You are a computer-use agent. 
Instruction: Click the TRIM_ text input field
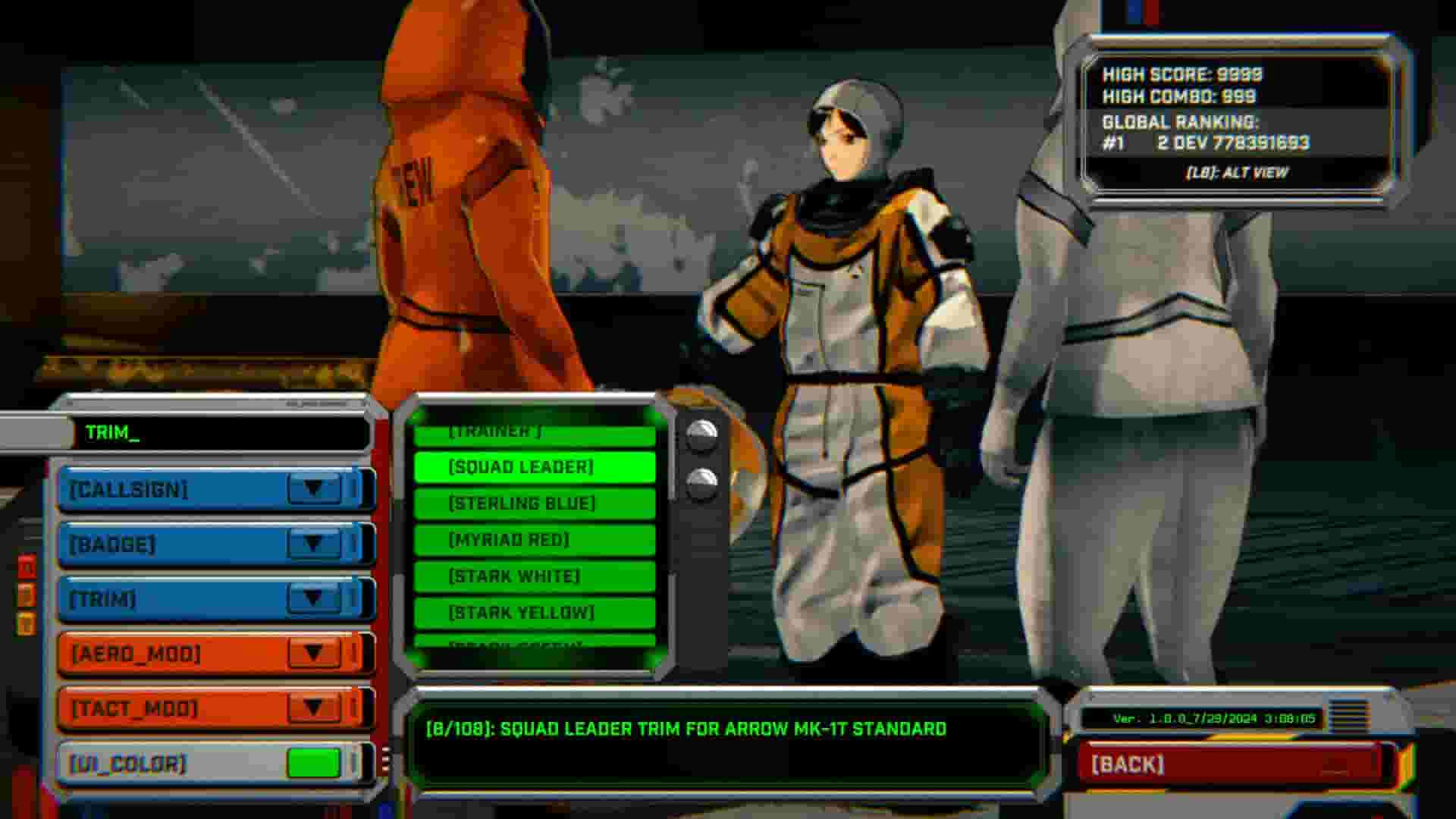(x=220, y=435)
